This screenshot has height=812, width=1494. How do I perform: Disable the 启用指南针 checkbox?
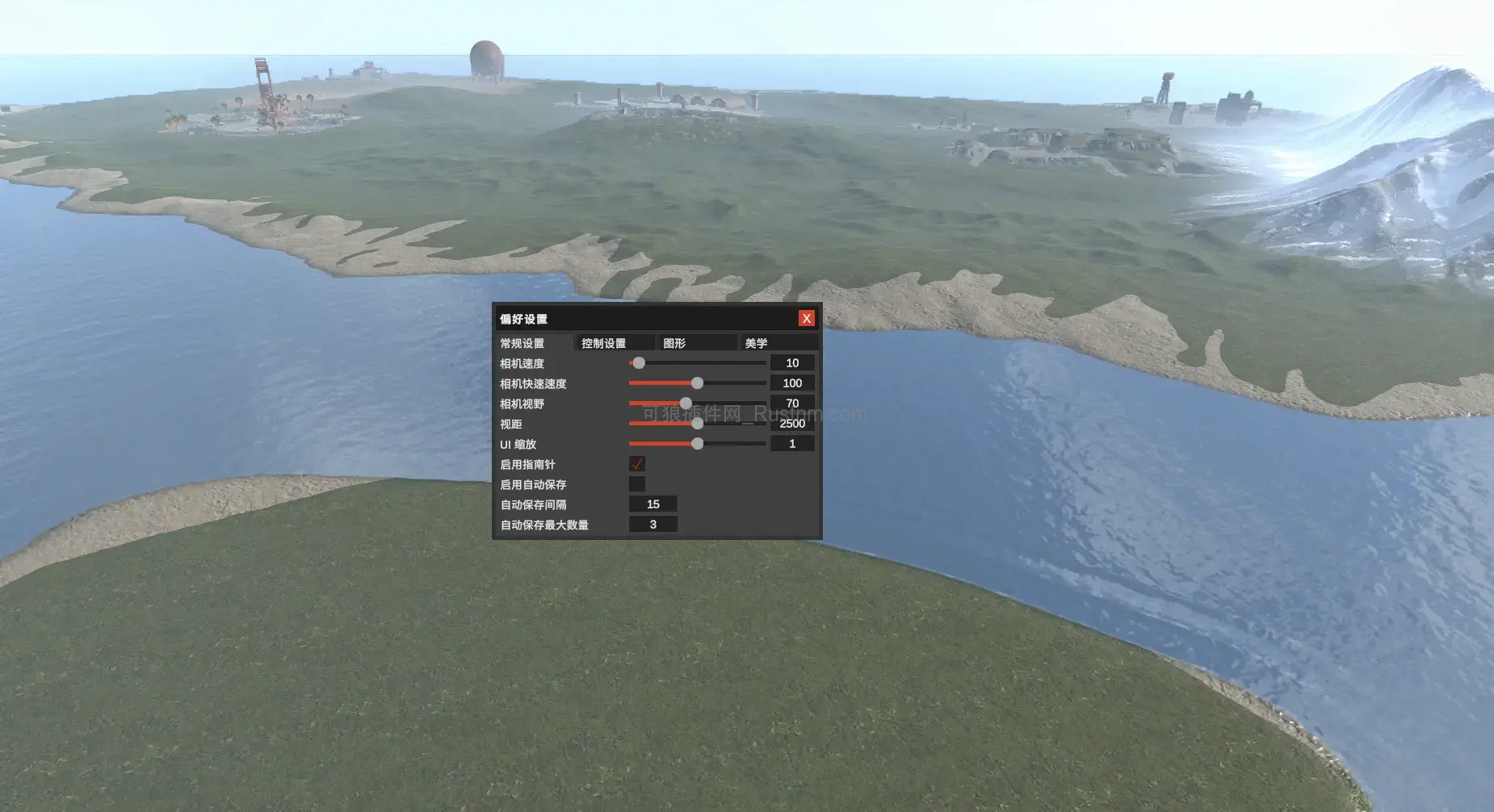638,464
